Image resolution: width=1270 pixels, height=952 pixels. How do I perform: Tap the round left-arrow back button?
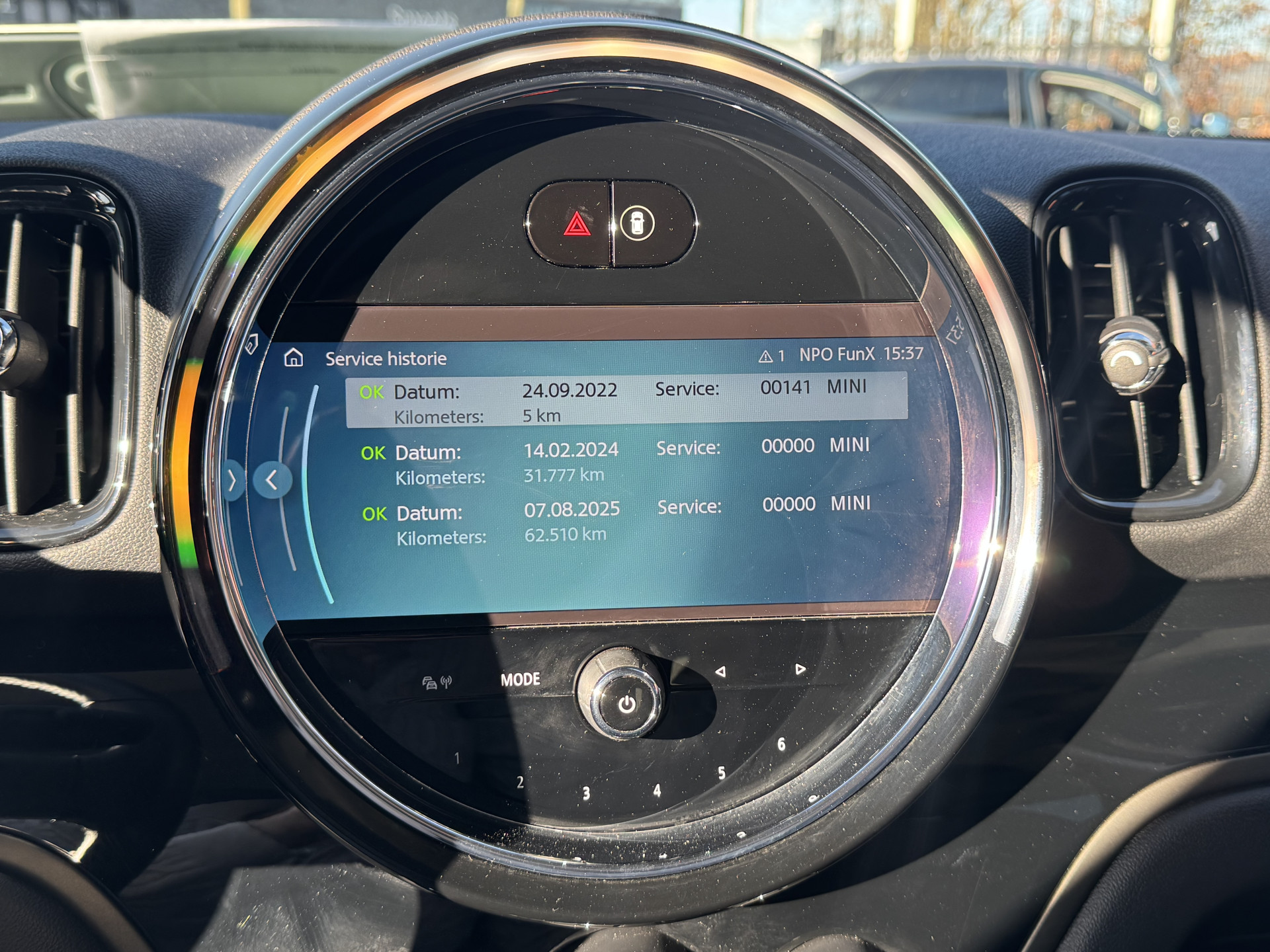point(272,480)
